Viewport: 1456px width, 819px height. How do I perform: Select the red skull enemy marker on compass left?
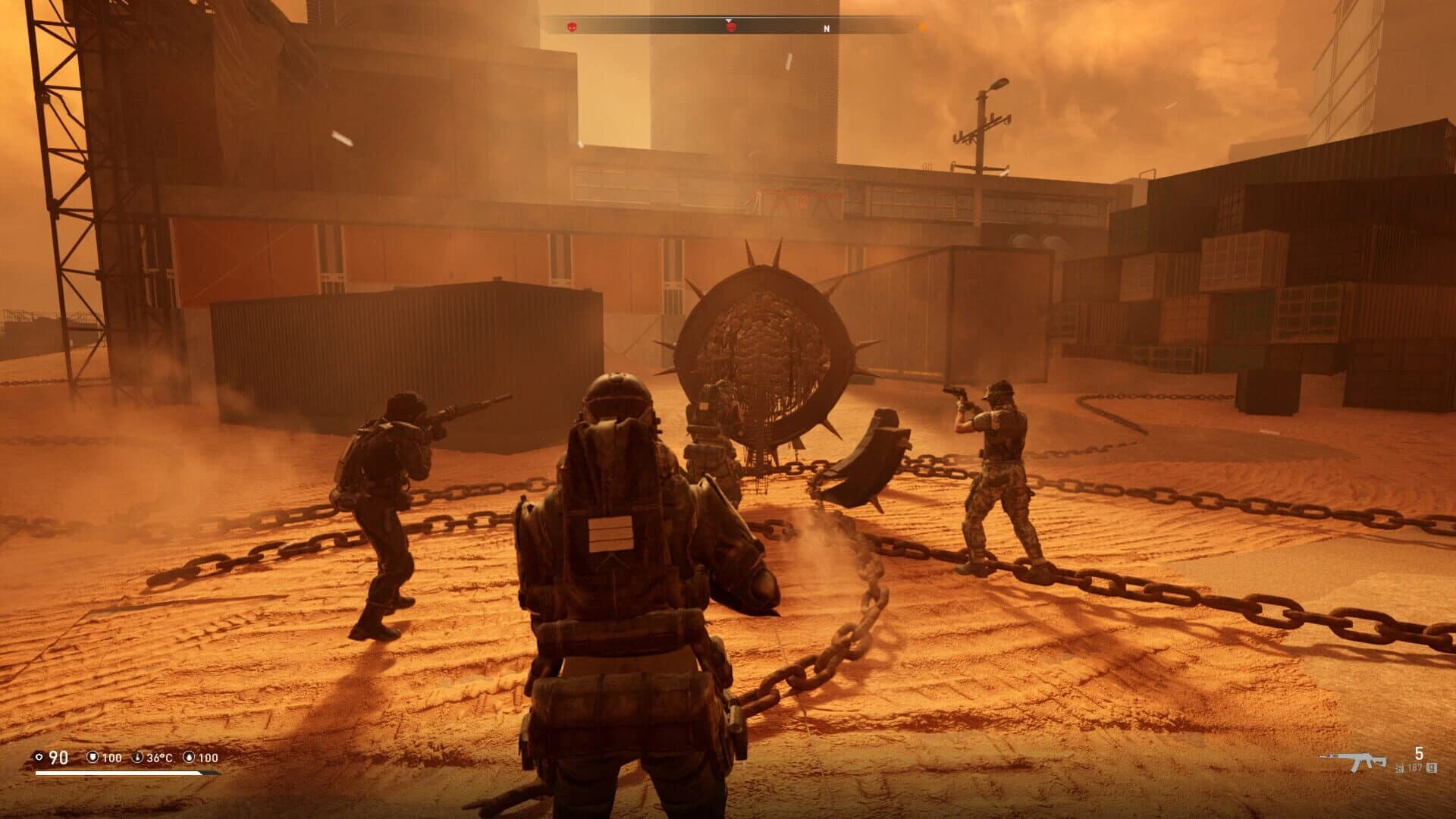pos(572,27)
